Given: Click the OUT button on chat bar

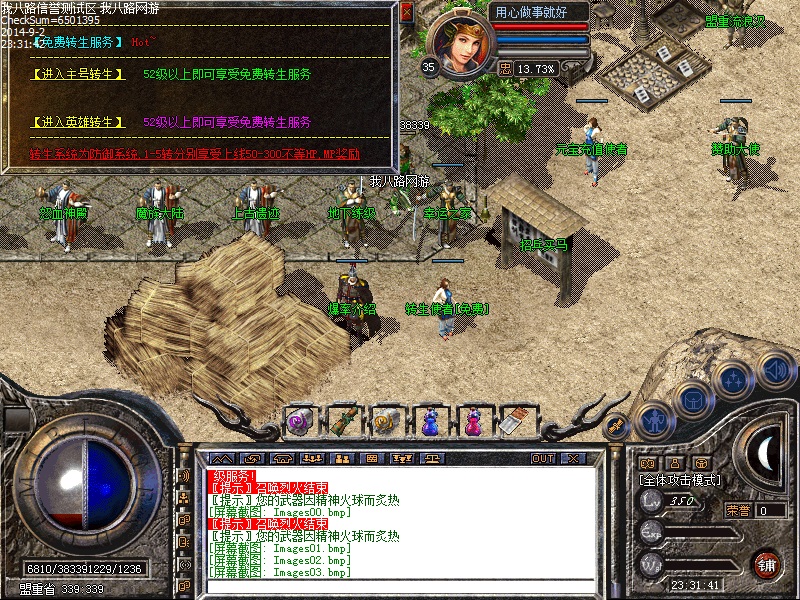Looking at the screenshot, I should 542,459.
